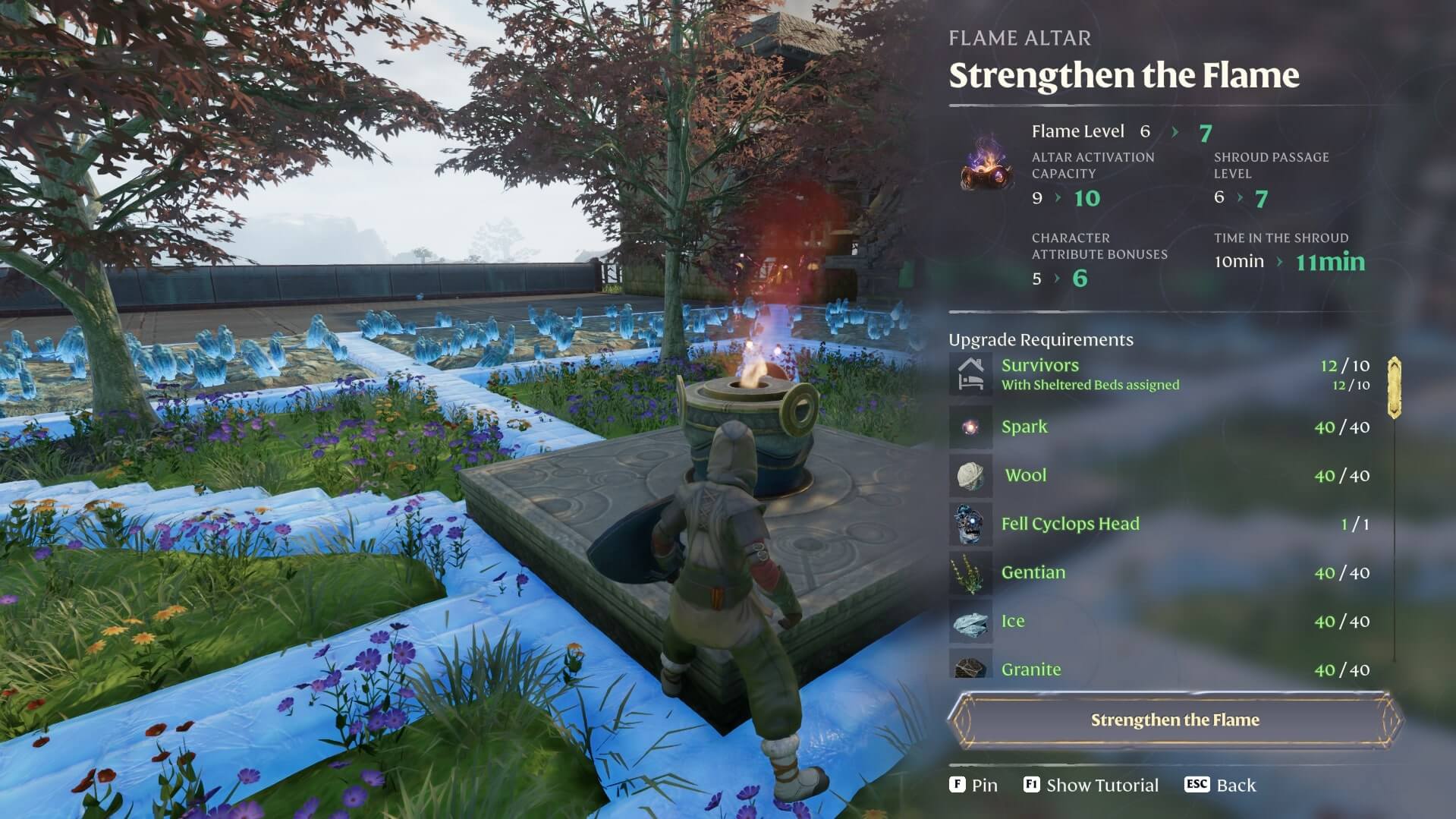Go back from the Flame Altar menu
Viewport: 1456px width, 819px height.
(1220, 785)
